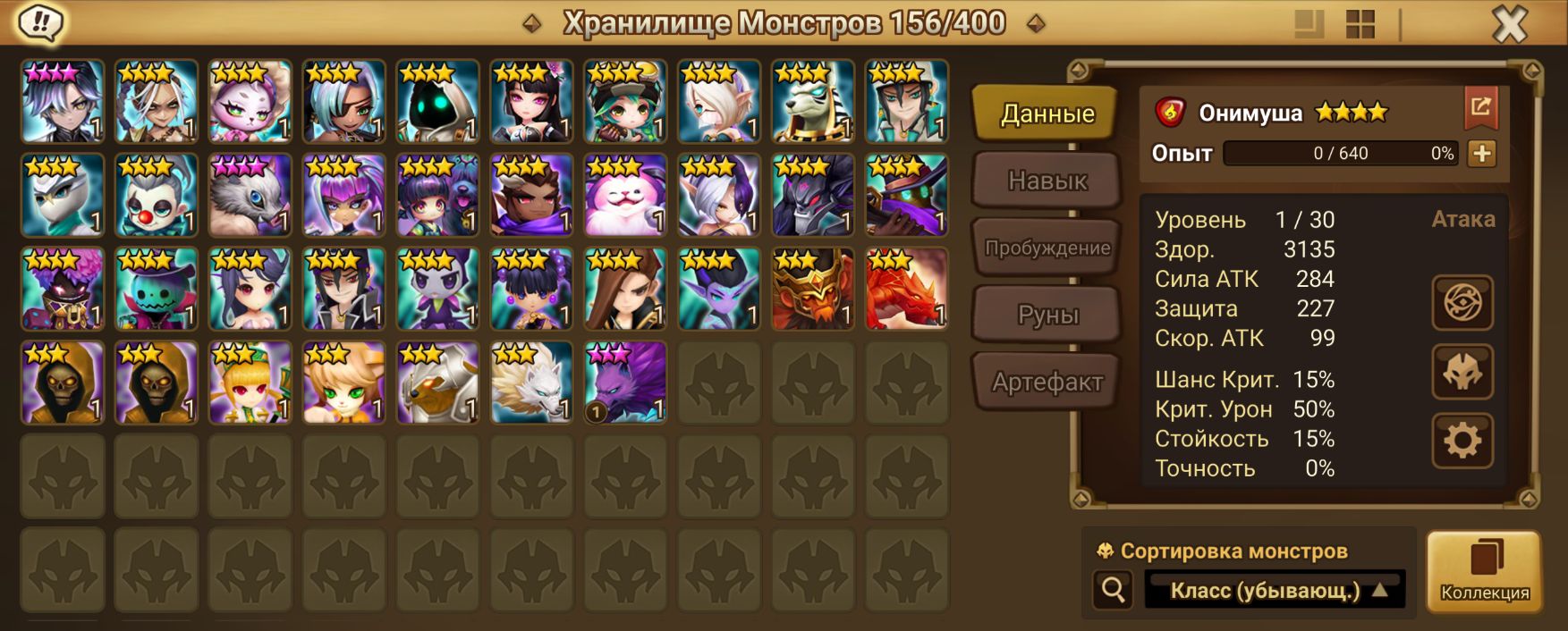Open the Коллекция collection button
Viewport: 1568px width, 631px height.
point(1484,571)
